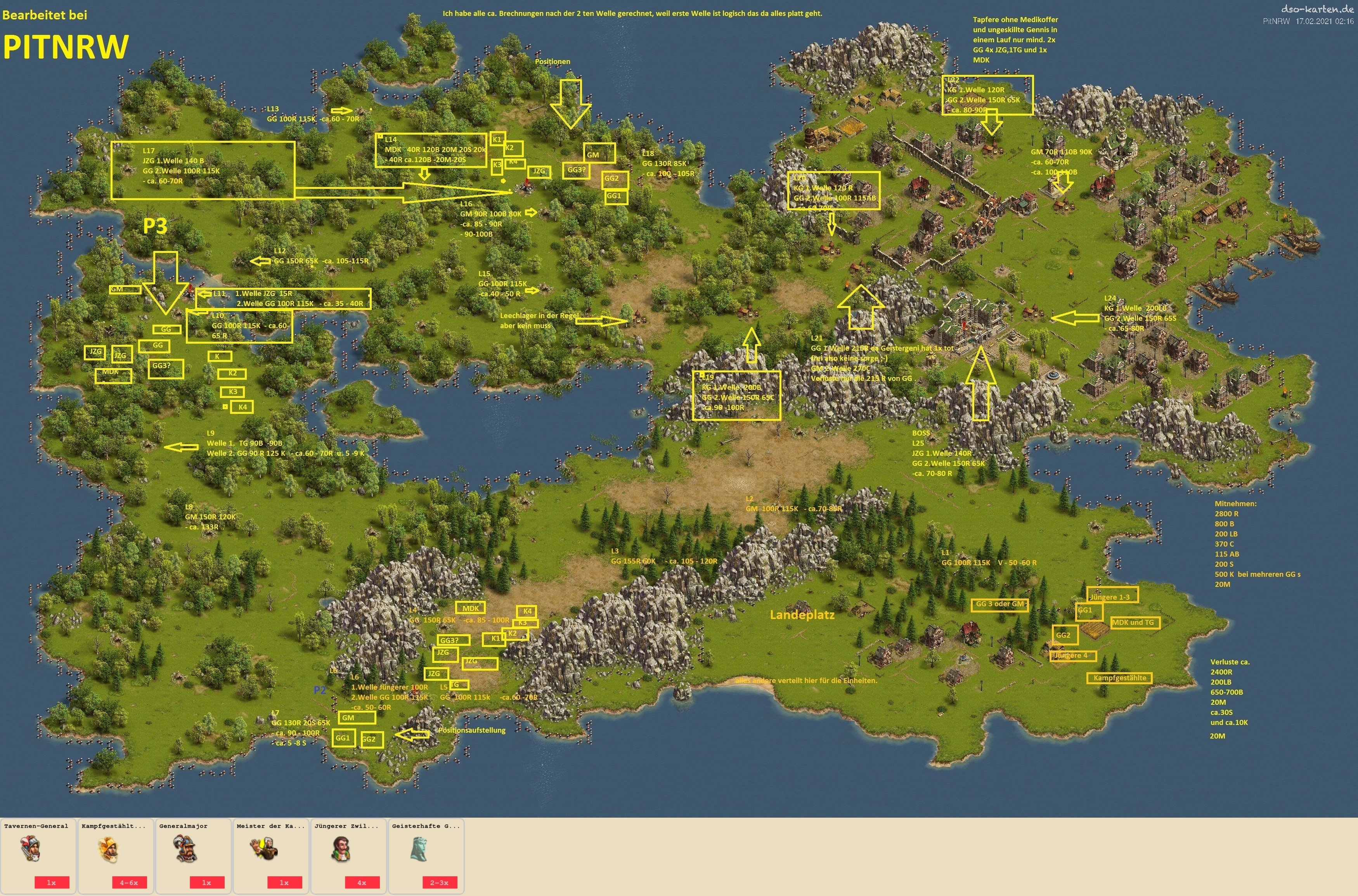Select the Tavernen-General card

pyautogui.click(x=38, y=855)
